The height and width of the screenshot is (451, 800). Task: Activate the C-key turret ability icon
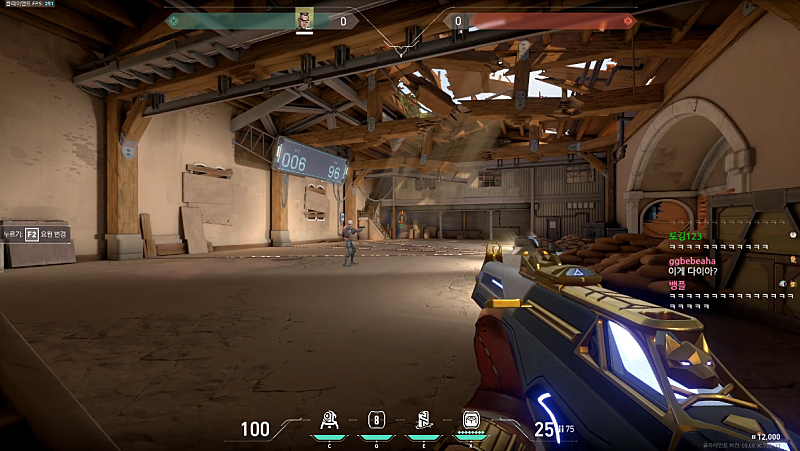[329, 421]
